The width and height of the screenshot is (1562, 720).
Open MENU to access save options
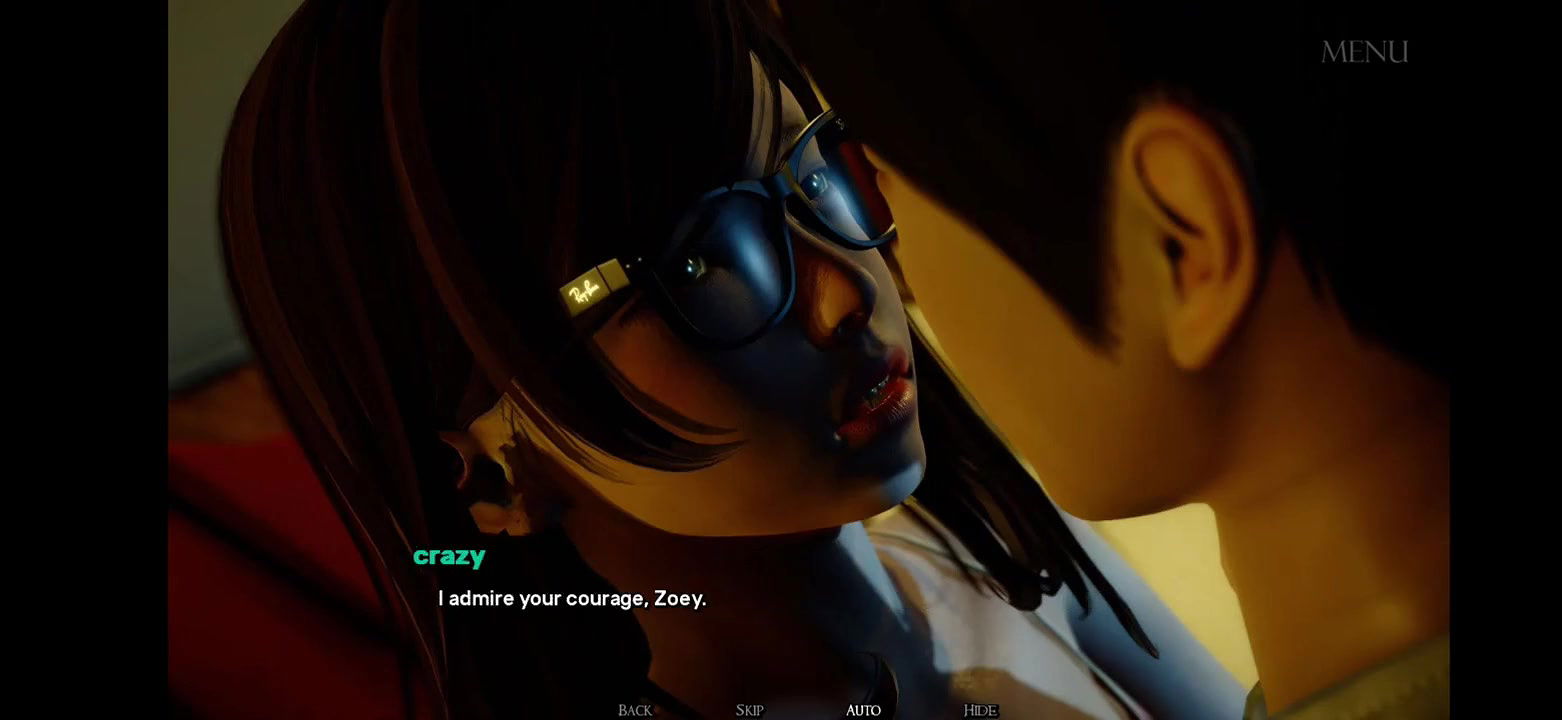1366,51
